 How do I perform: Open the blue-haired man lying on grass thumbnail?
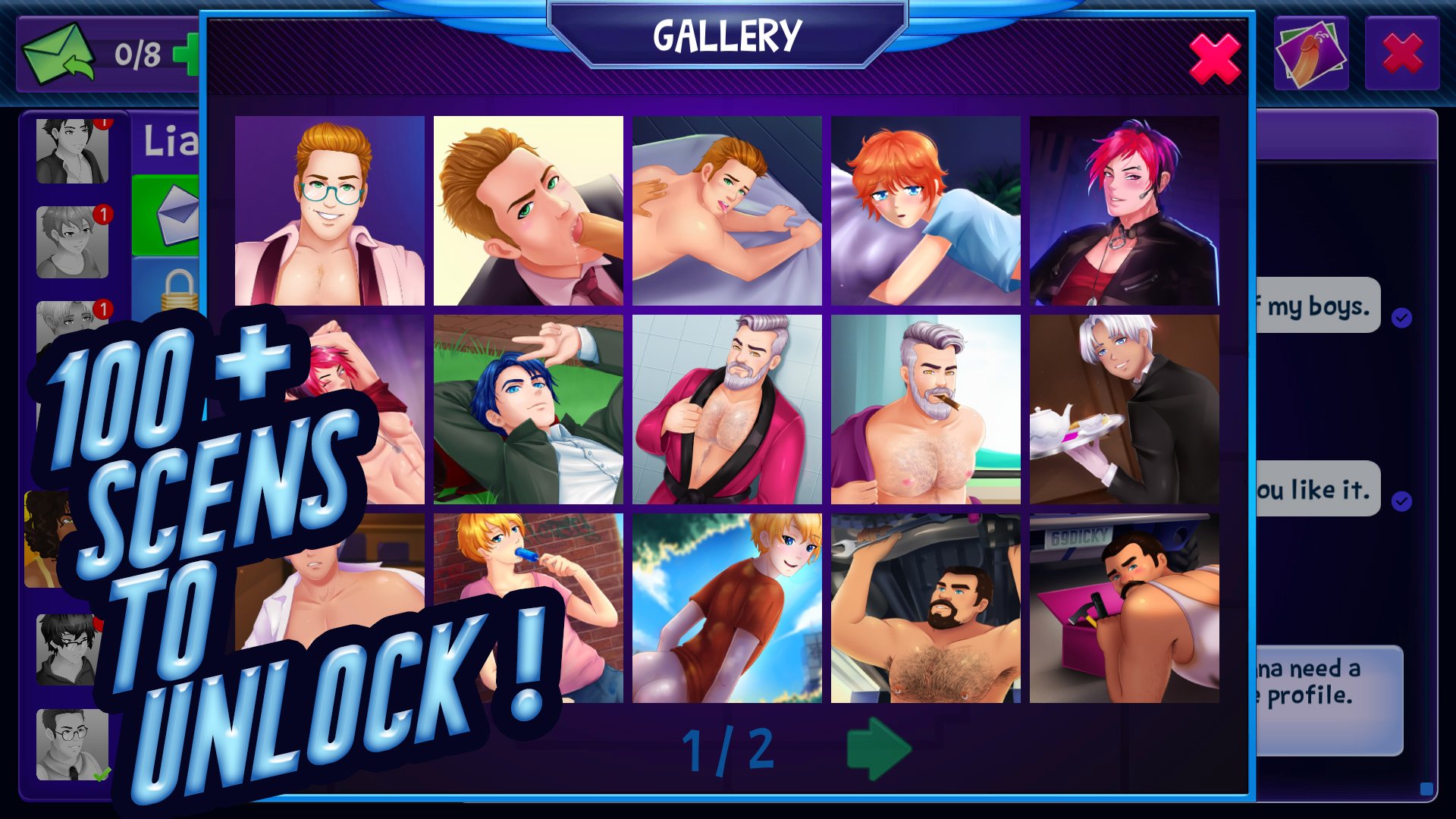529,409
